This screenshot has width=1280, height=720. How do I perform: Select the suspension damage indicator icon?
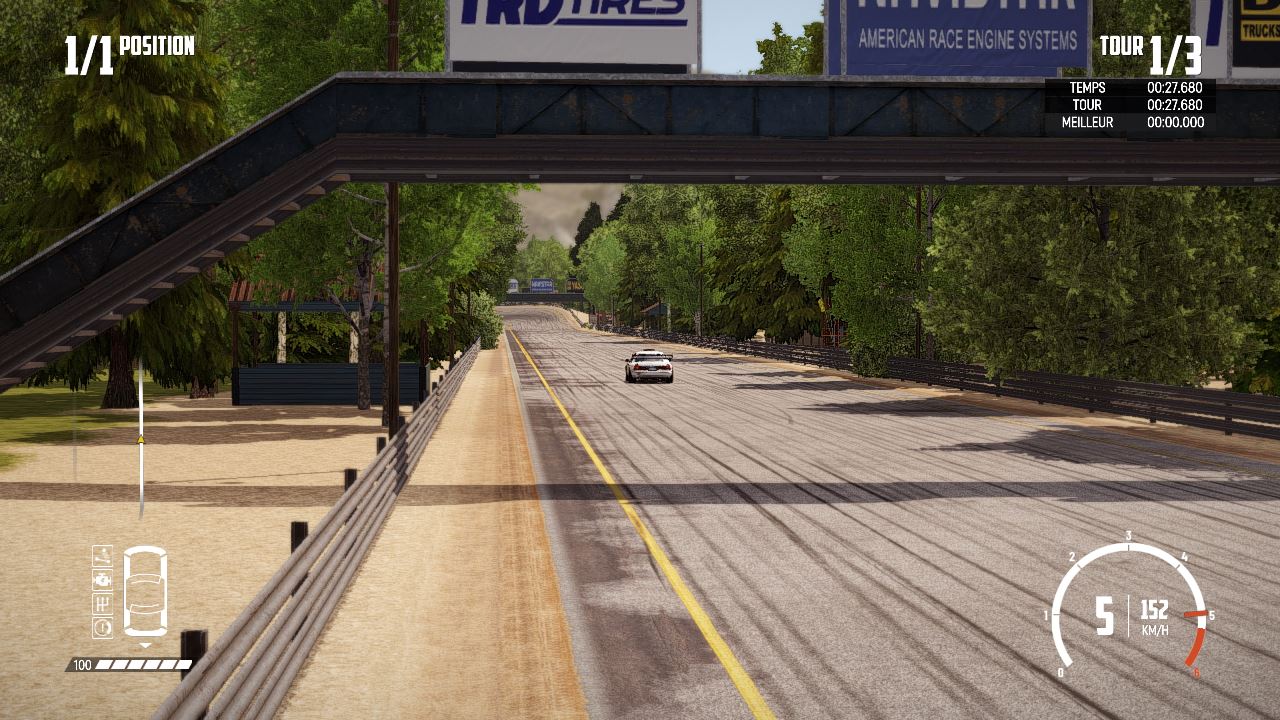[x=102, y=558]
